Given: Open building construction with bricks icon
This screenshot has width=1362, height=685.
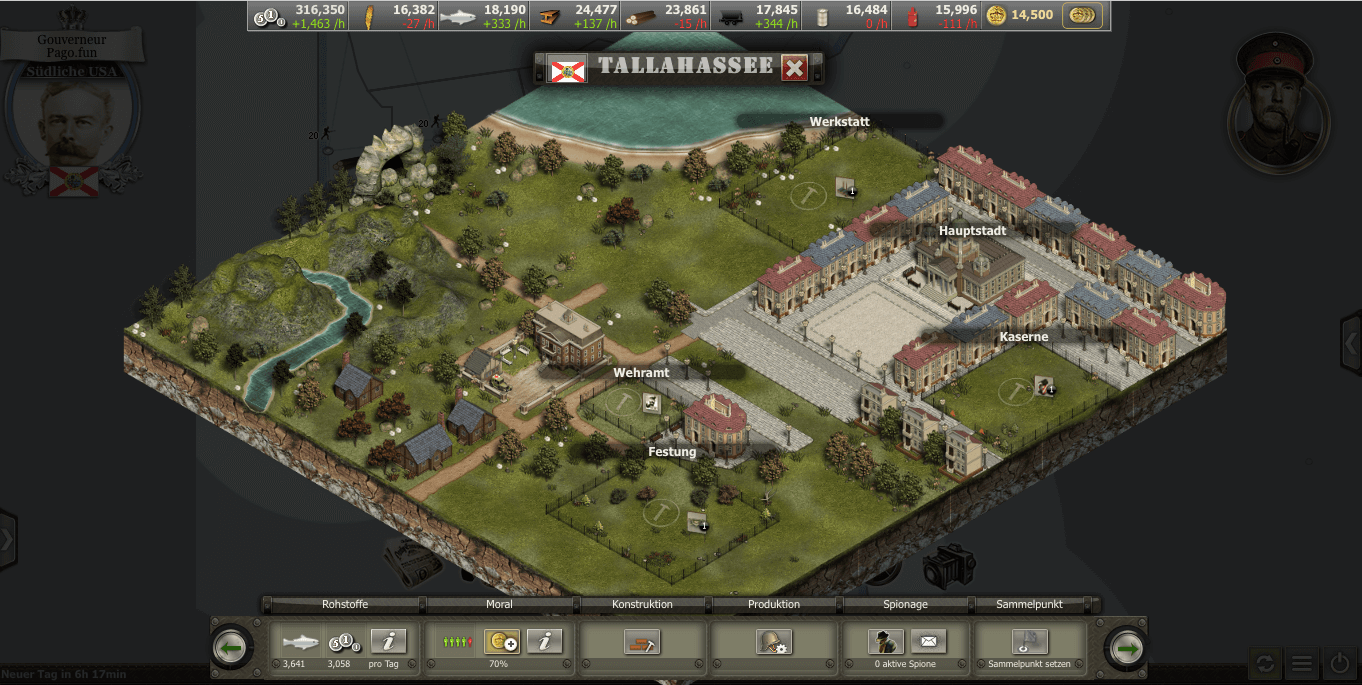Looking at the screenshot, I should point(642,642).
